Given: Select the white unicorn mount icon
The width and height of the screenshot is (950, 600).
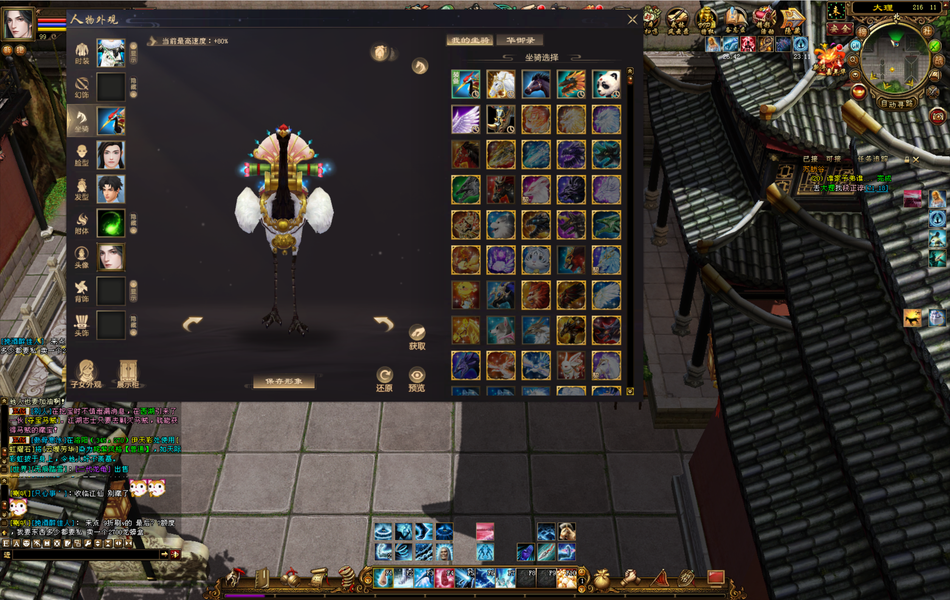Looking at the screenshot, I should click(501, 84).
